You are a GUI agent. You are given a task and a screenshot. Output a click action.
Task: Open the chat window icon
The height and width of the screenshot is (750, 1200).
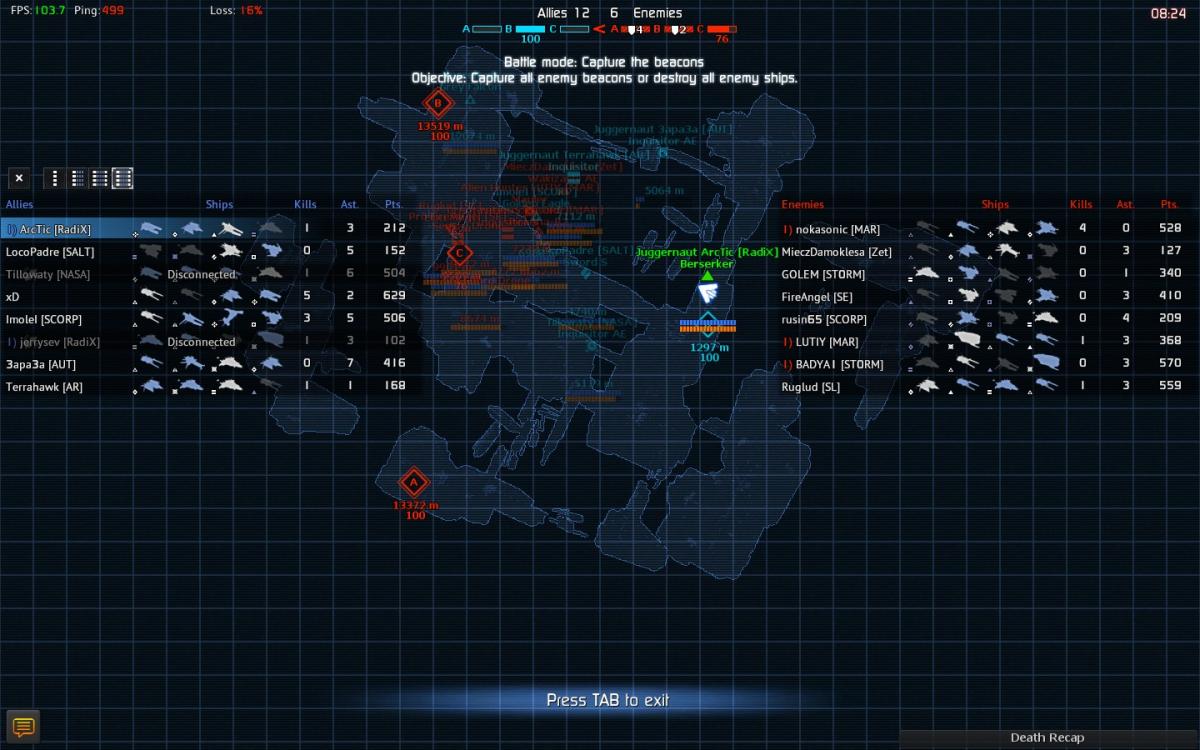(23, 727)
